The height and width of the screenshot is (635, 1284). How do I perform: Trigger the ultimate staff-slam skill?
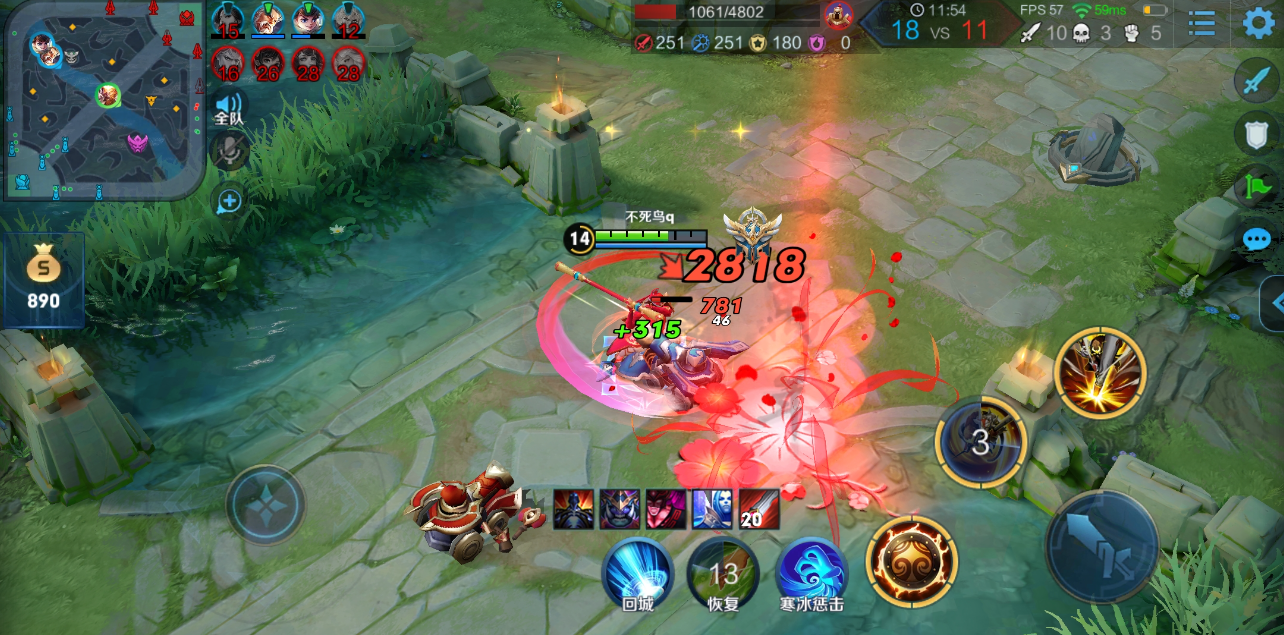click(1099, 372)
